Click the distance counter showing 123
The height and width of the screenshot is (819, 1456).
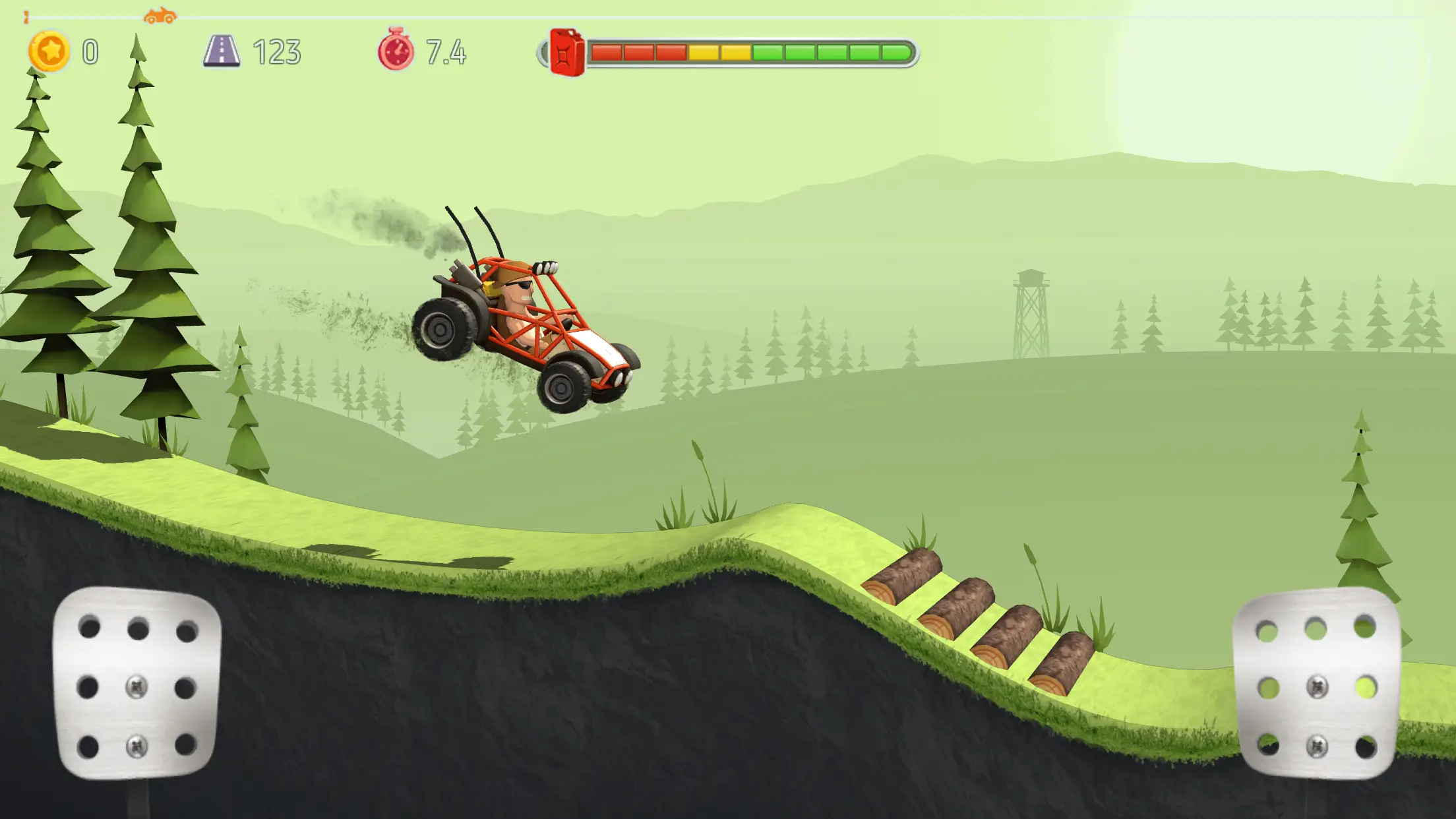[x=278, y=50]
